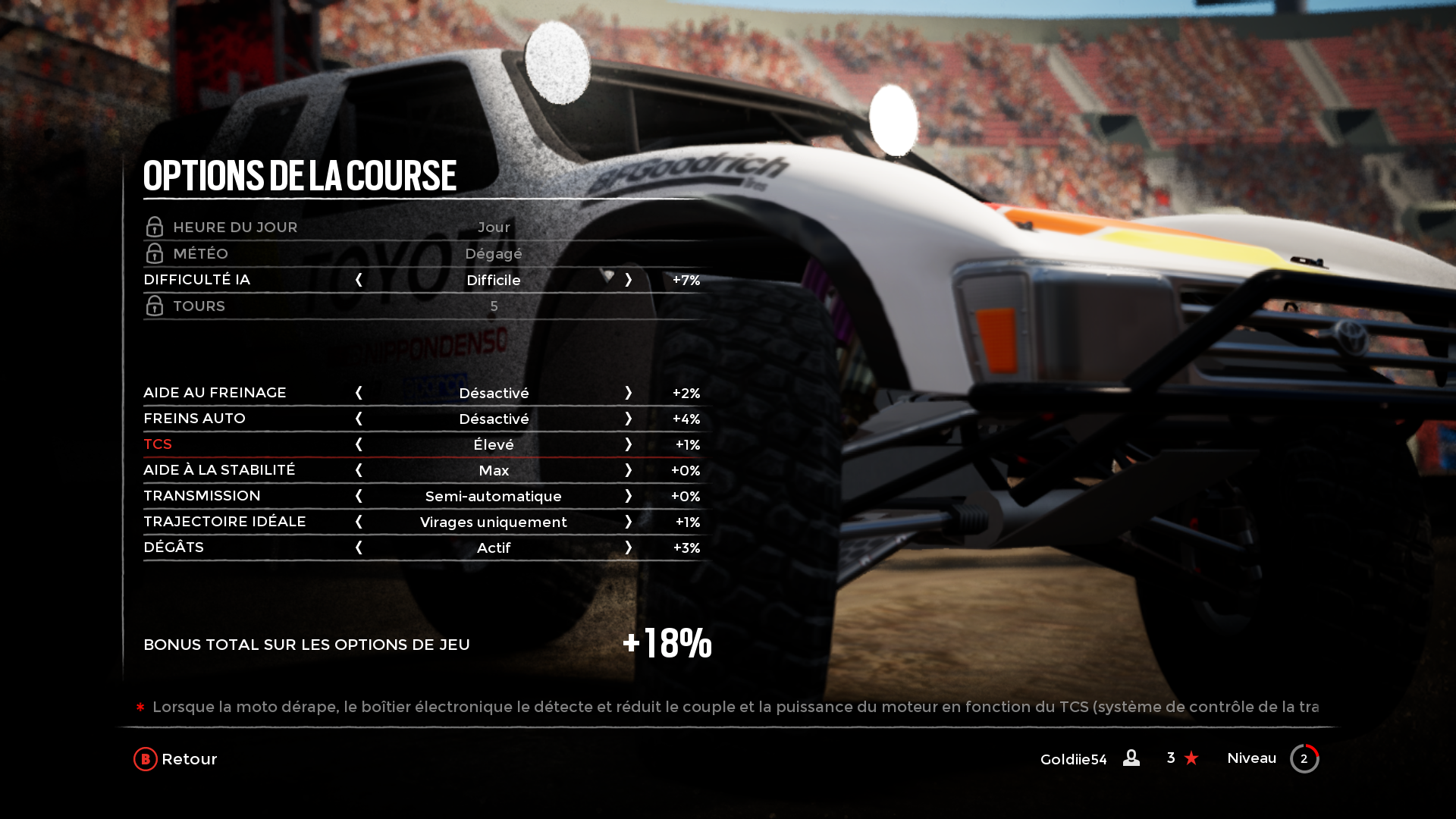Decrease Difficulté IA with left arrow
Image resolution: width=1456 pixels, height=819 pixels.
(x=359, y=280)
